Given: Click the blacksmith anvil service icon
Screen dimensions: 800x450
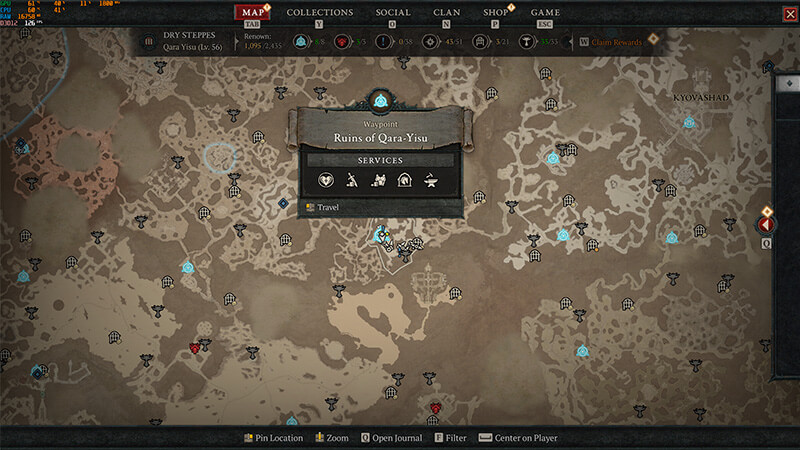Looking at the screenshot, I should click(x=432, y=181).
